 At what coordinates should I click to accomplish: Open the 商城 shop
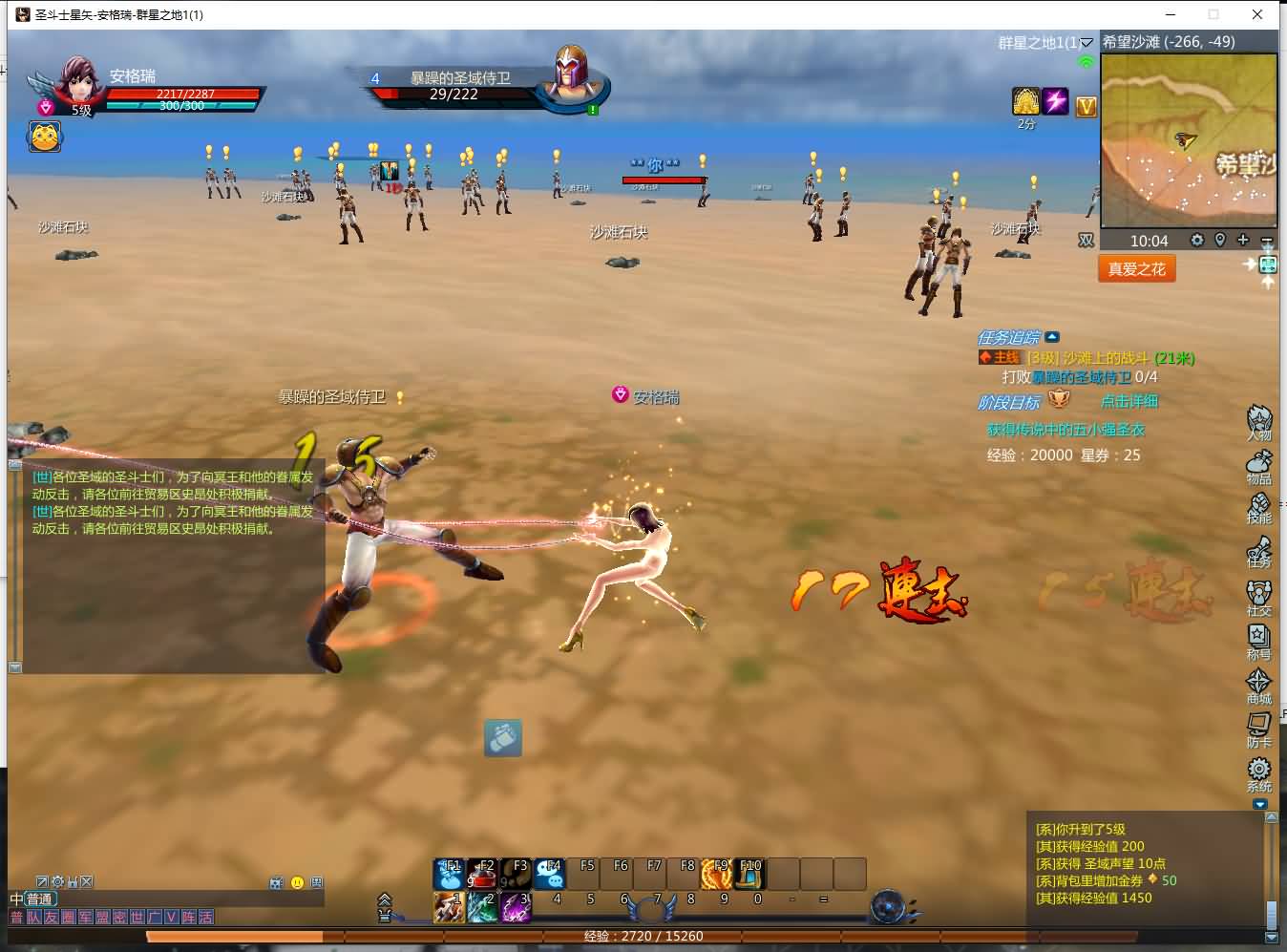[1258, 684]
